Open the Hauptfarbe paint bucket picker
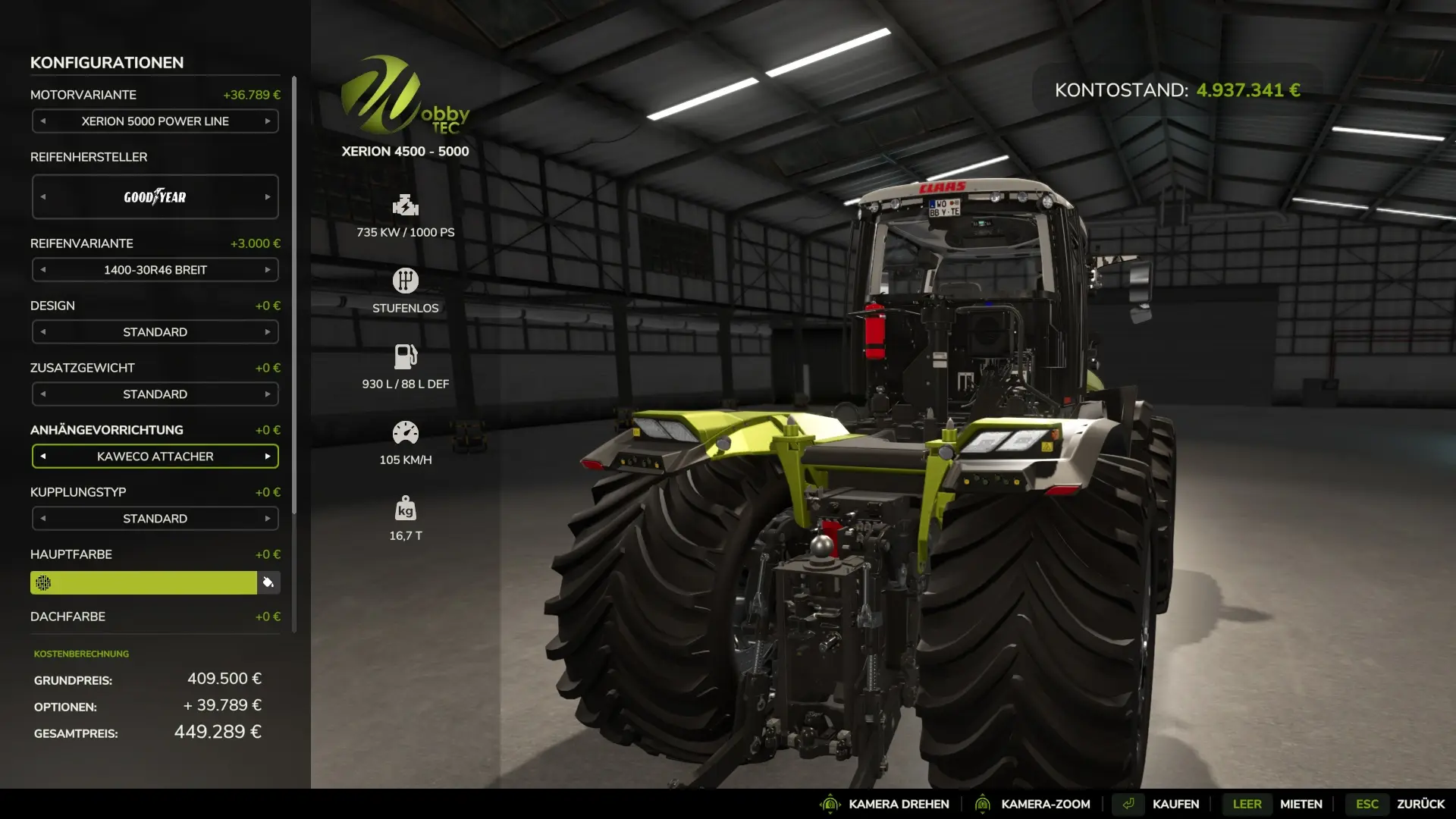Viewport: 1456px width, 819px height. (x=268, y=582)
